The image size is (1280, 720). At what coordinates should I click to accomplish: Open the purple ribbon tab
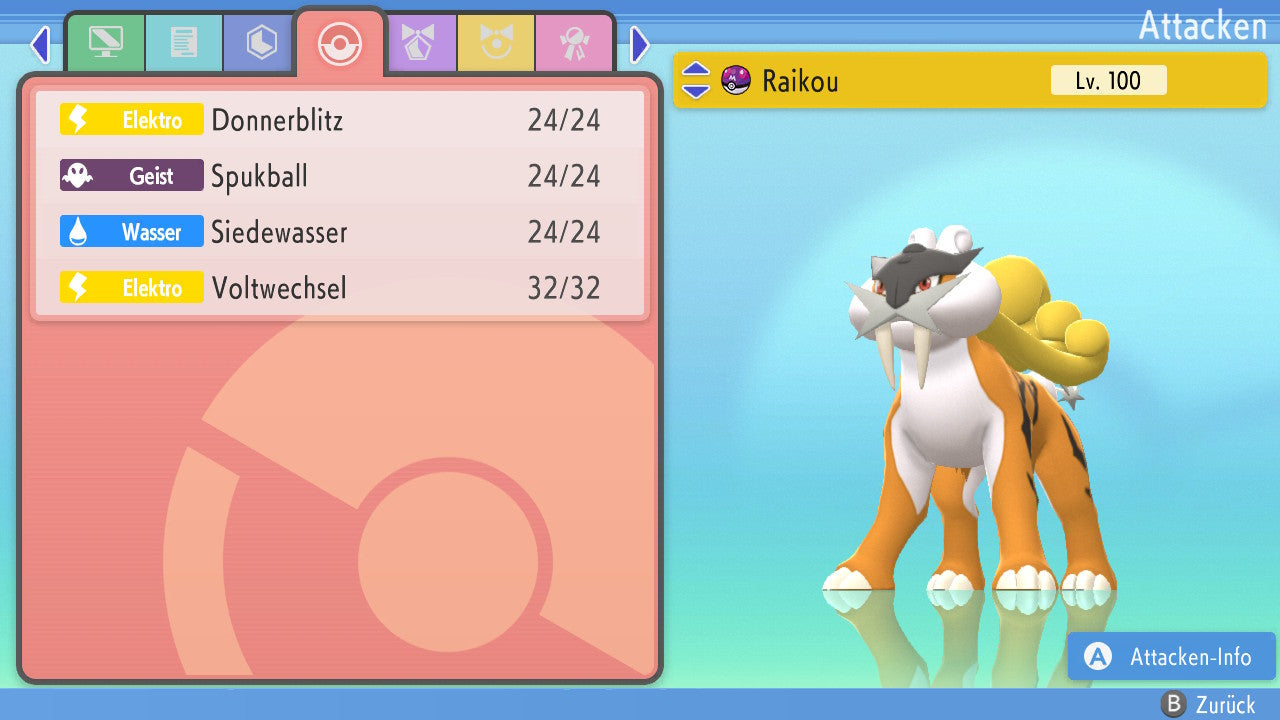[x=418, y=43]
